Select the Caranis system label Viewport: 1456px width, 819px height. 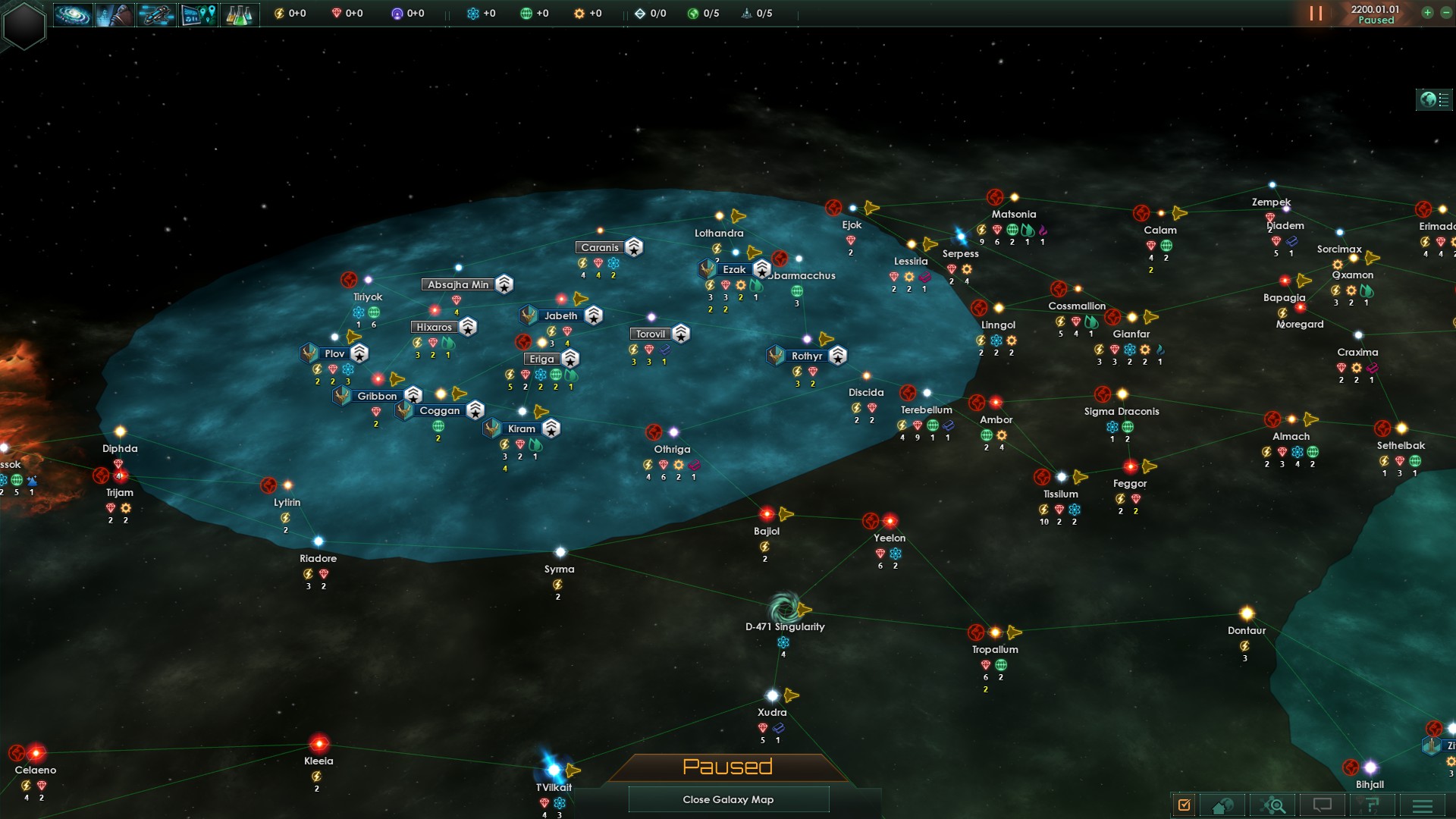pos(599,247)
